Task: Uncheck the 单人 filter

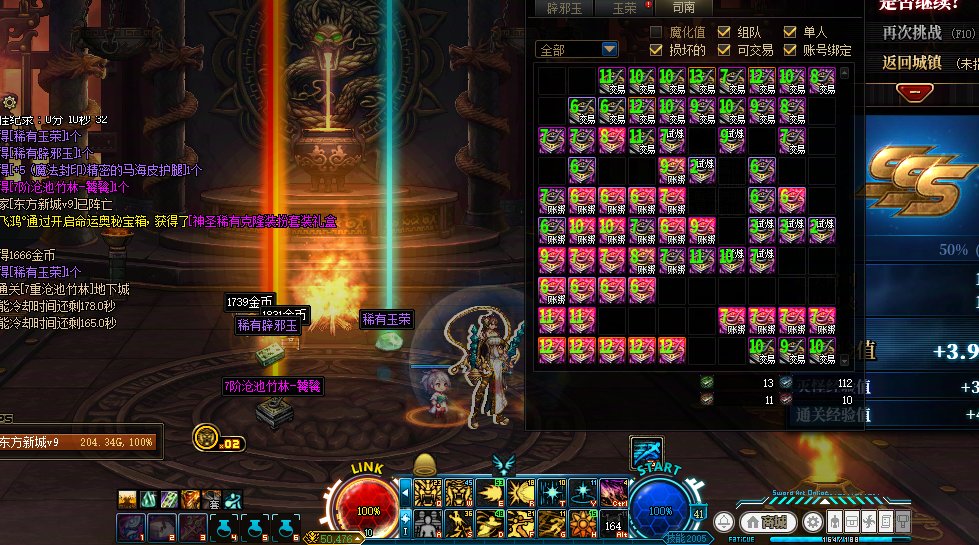Action: (x=791, y=32)
